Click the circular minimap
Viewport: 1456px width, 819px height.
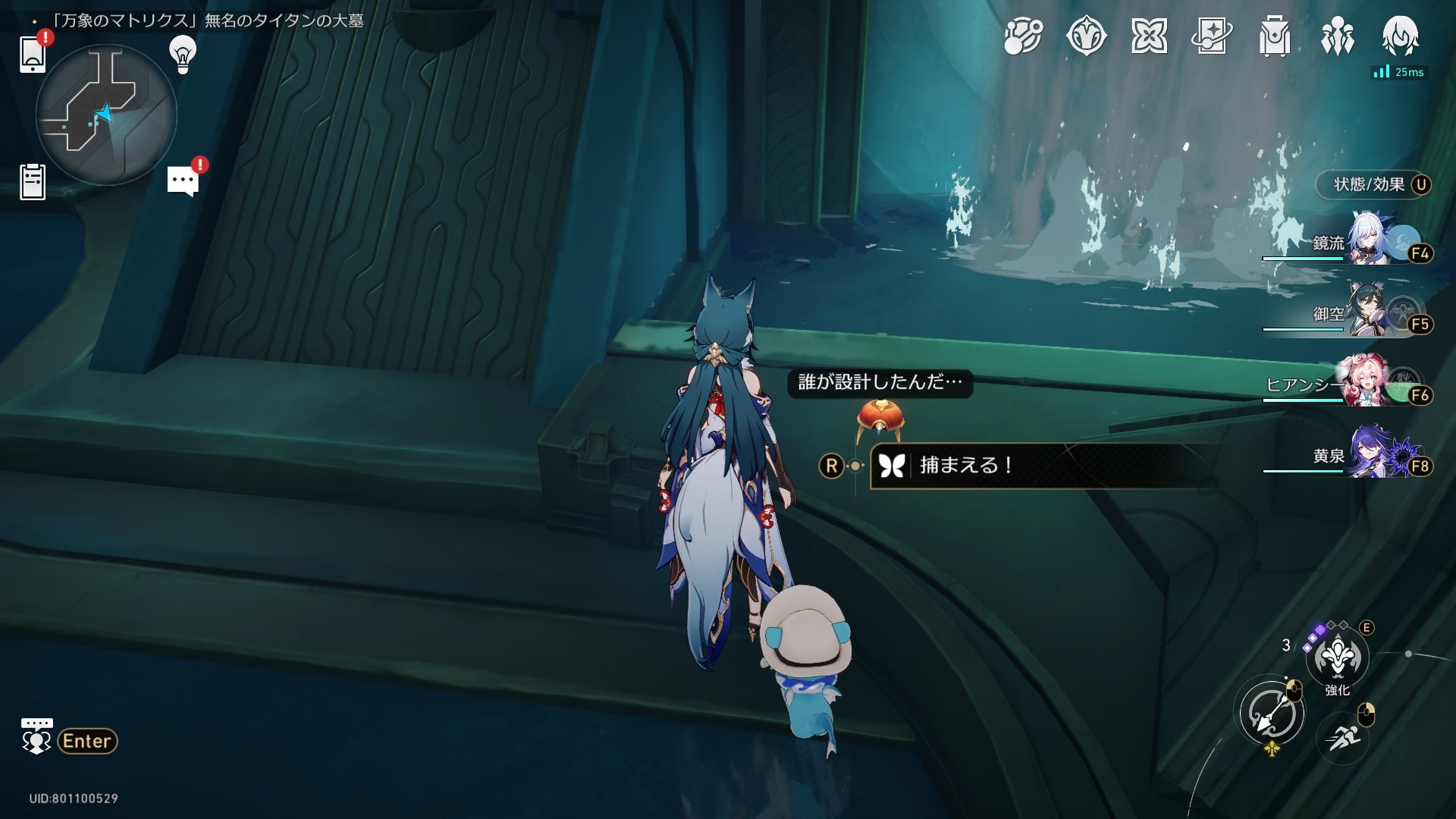click(106, 115)
